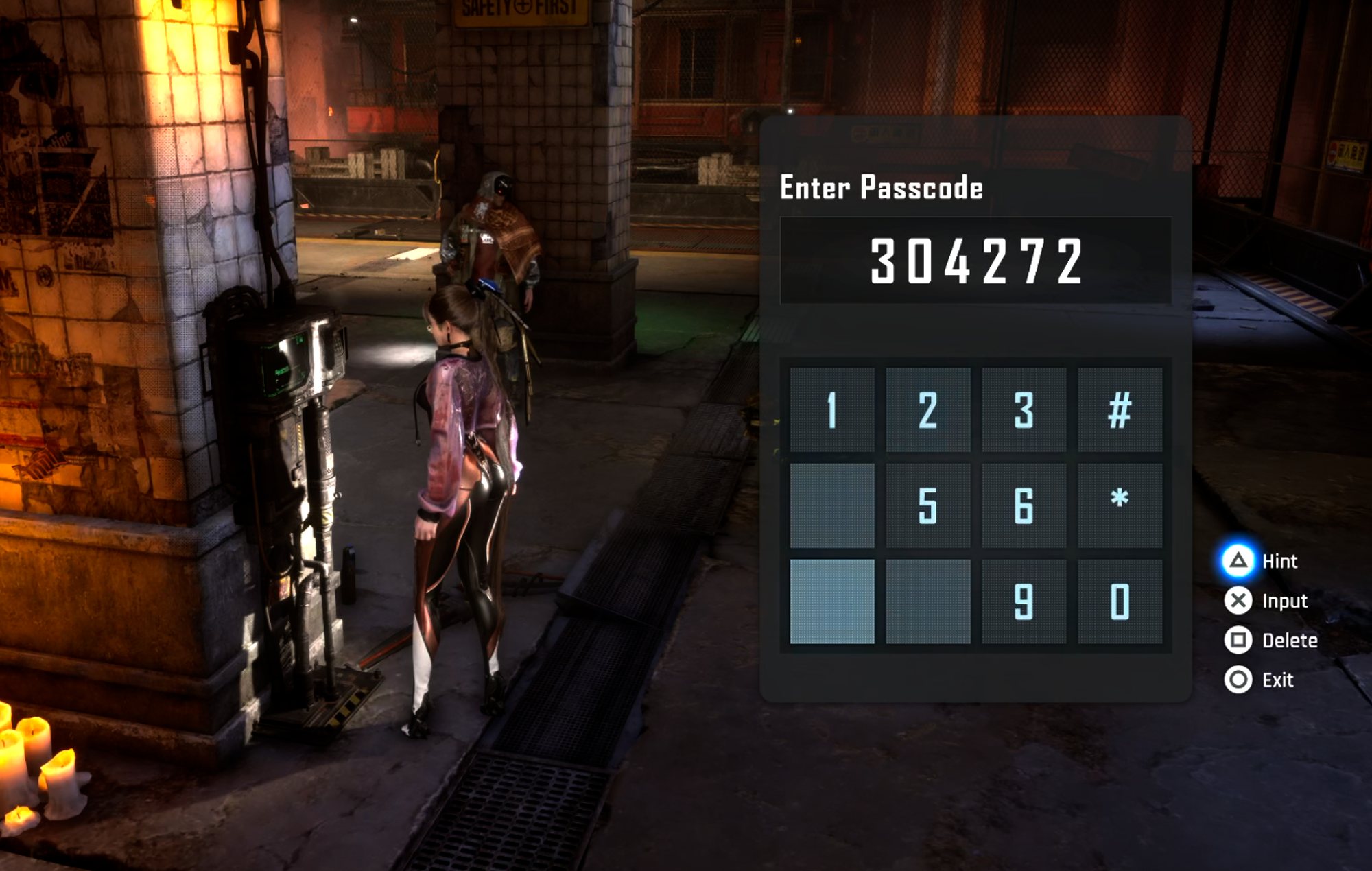The height and width of the screenshot is (871, 1372).
Task: Hit the # hash key
Action: [x=1120, y=409]
